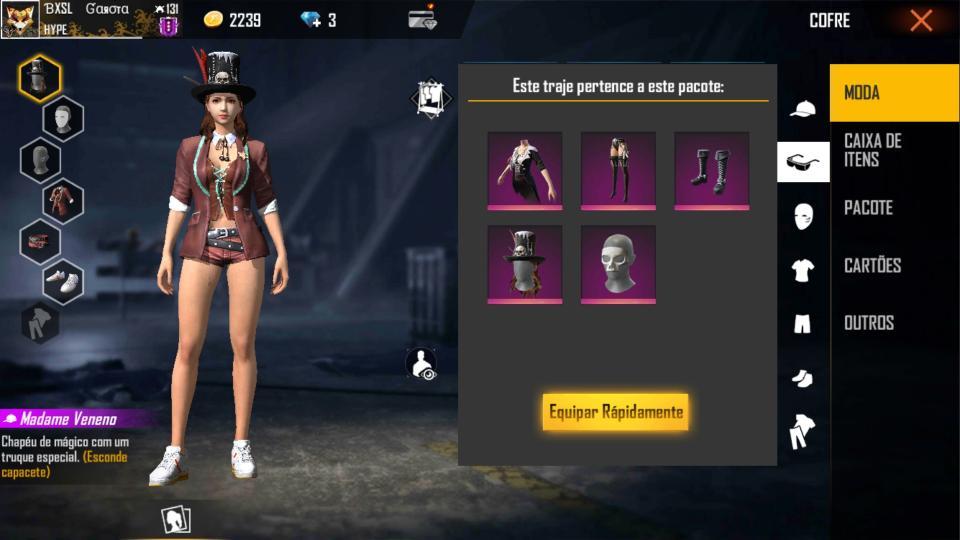Select the skull top hat bundle item
The width and height of the screenshot is (960, 540).
pyautogui.click(x=525, y=263)
